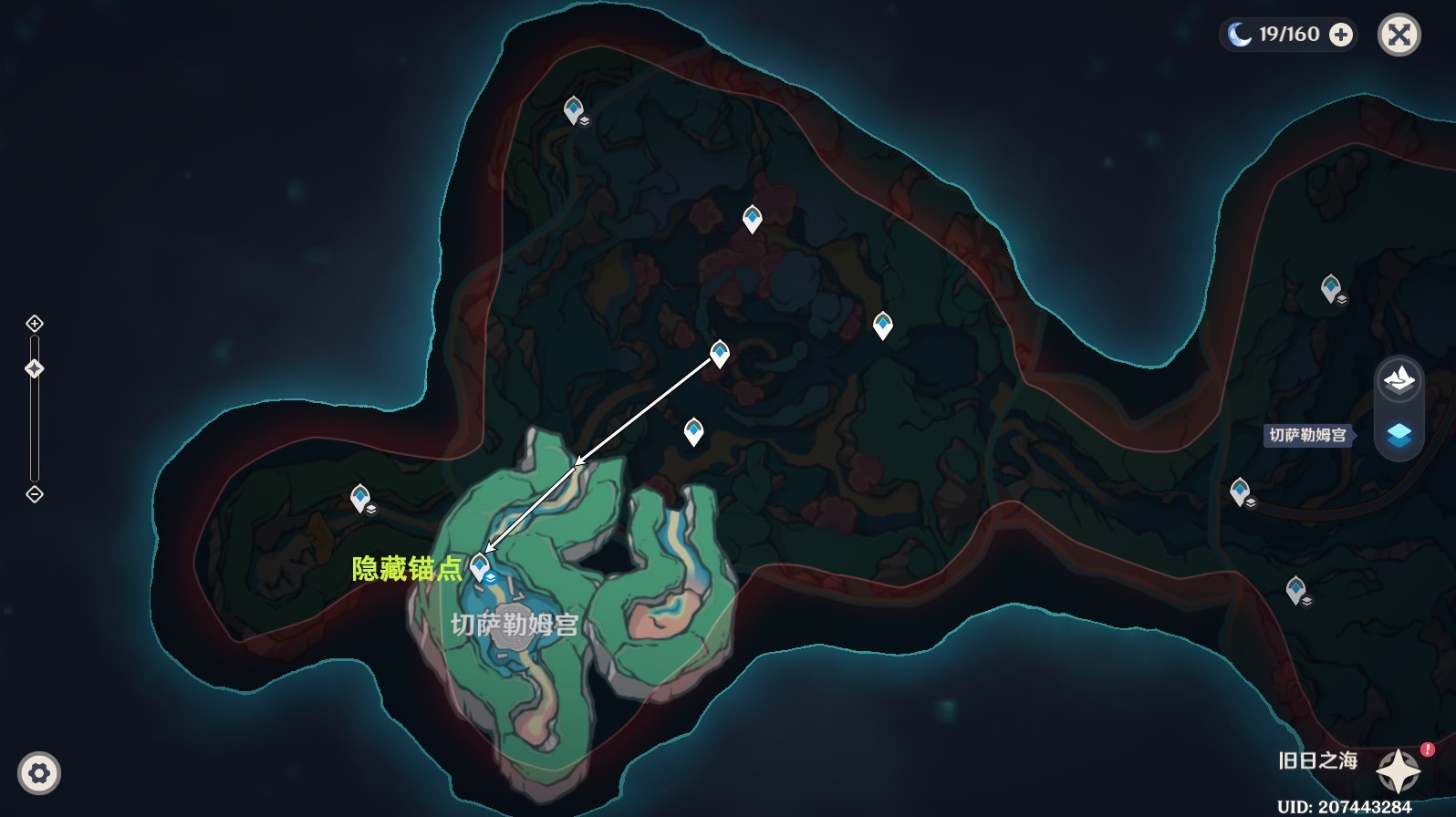Image resolution: width=1456 pixels, height=817 pixels.
Task: Click the map zoom slider handle
Action: tap(35, 368)
